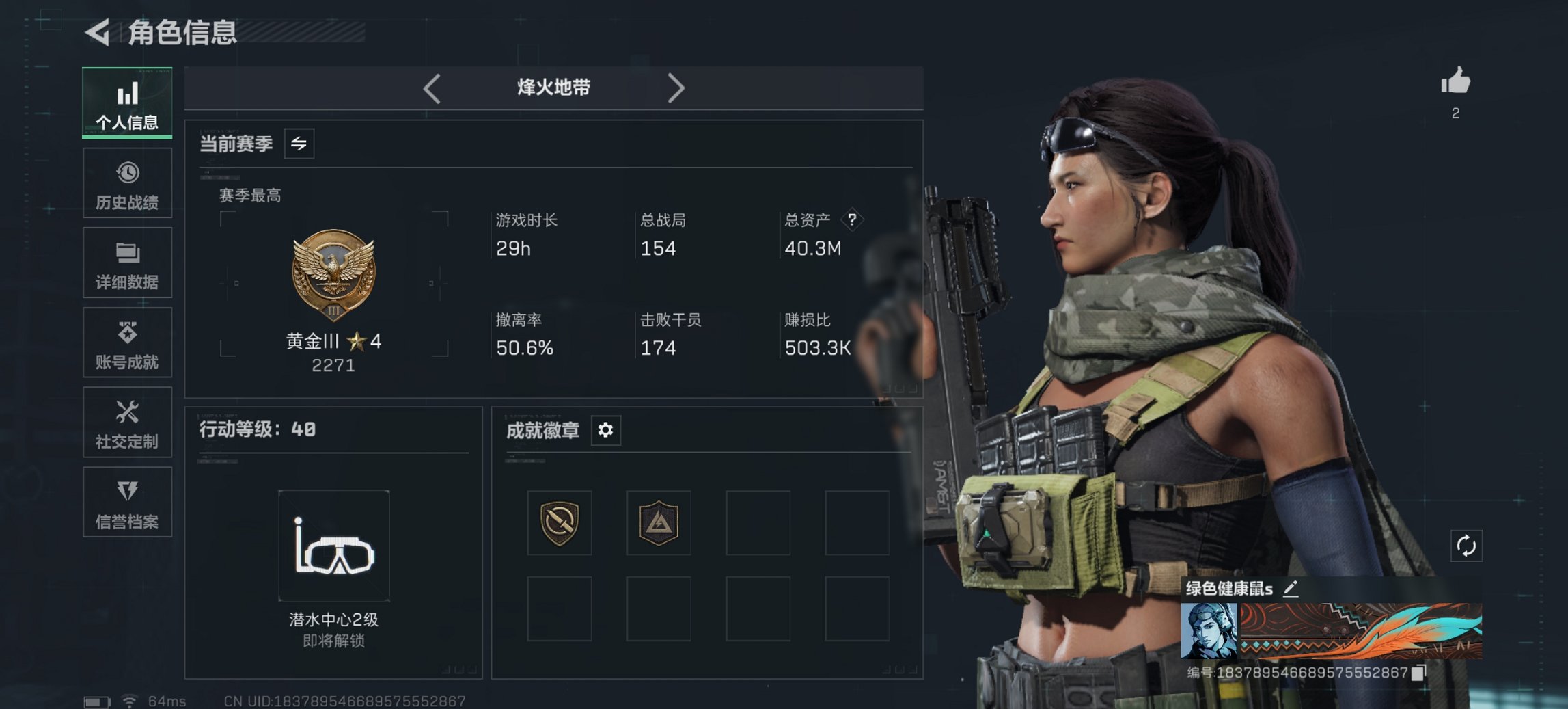This screenshot has width=1568, height=709.
Task: Select the 烽火地带 mode tab
Action: 553,88
